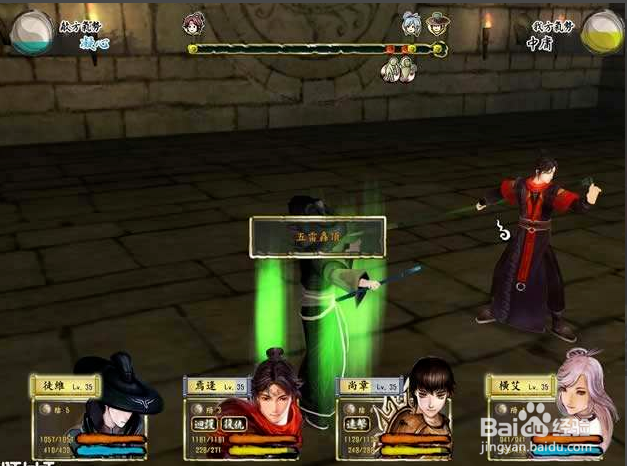Activate the 連擊 tag under 尚章
This screenshot has height=466, width=627.
(x=356, y=423)
